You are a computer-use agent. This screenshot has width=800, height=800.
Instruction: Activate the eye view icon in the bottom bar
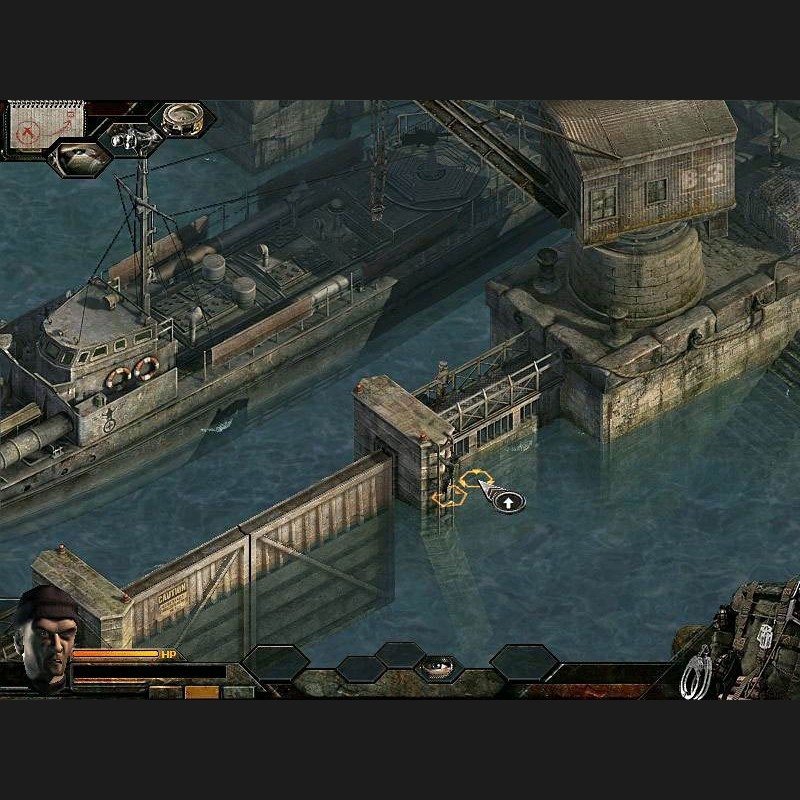[438, 666]
